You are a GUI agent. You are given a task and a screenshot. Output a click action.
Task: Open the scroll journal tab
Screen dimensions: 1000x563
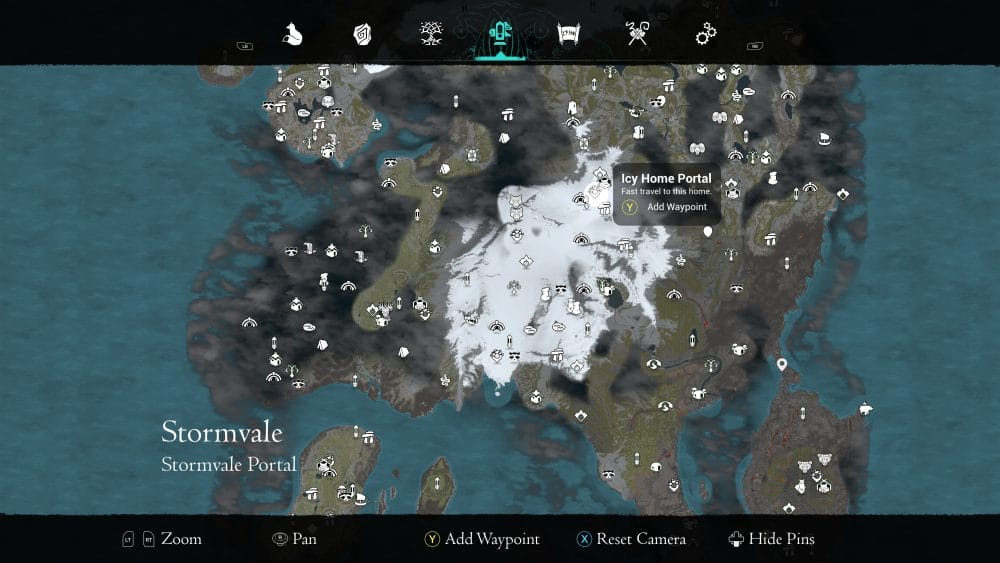[569, 35]
